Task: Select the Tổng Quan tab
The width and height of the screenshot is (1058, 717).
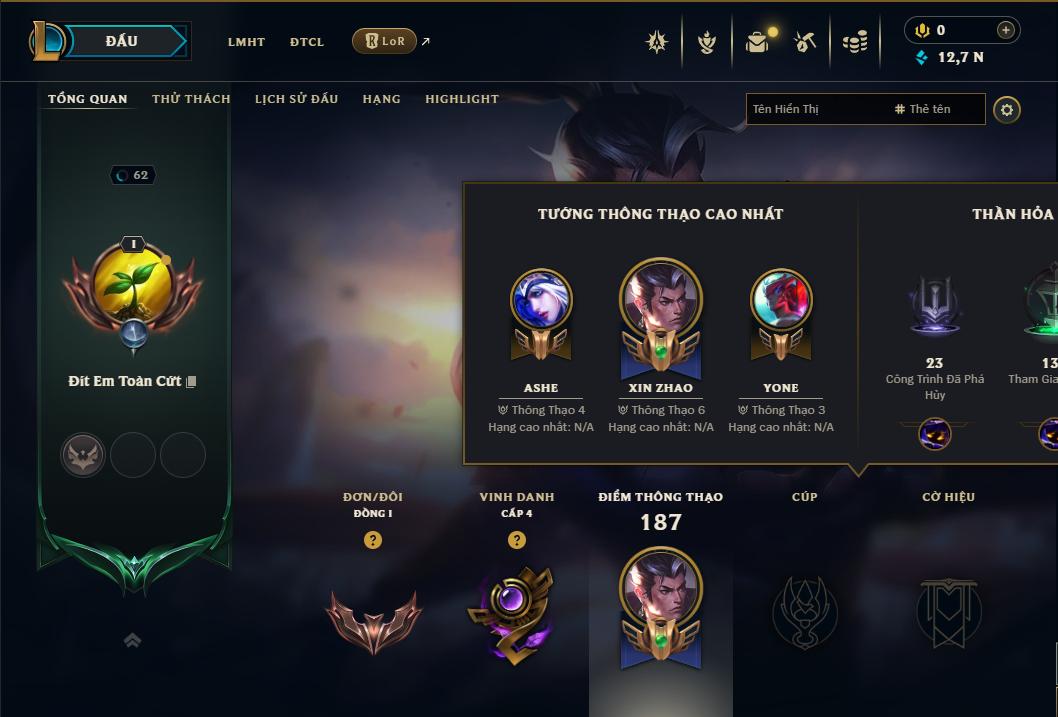Action: coord(88,99)
